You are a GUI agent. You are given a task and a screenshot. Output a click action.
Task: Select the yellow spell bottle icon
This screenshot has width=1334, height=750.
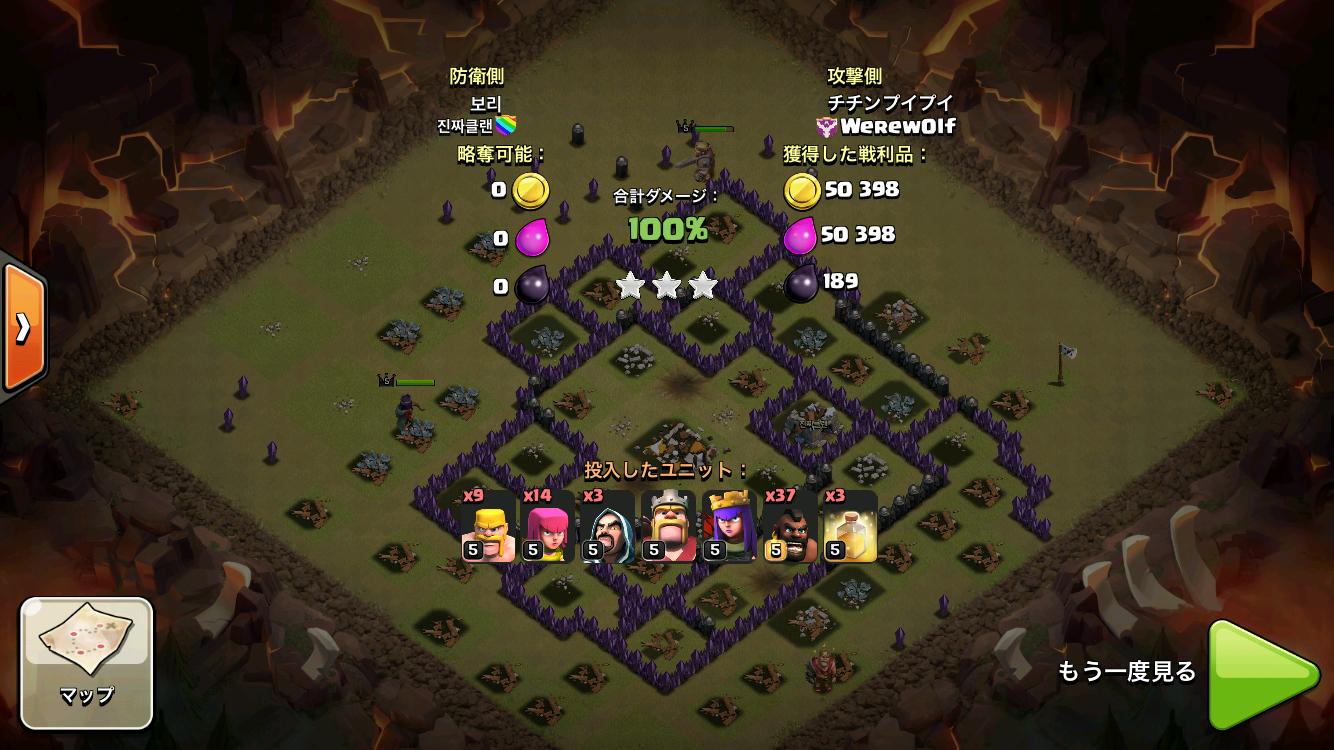[x=849, y=527]
